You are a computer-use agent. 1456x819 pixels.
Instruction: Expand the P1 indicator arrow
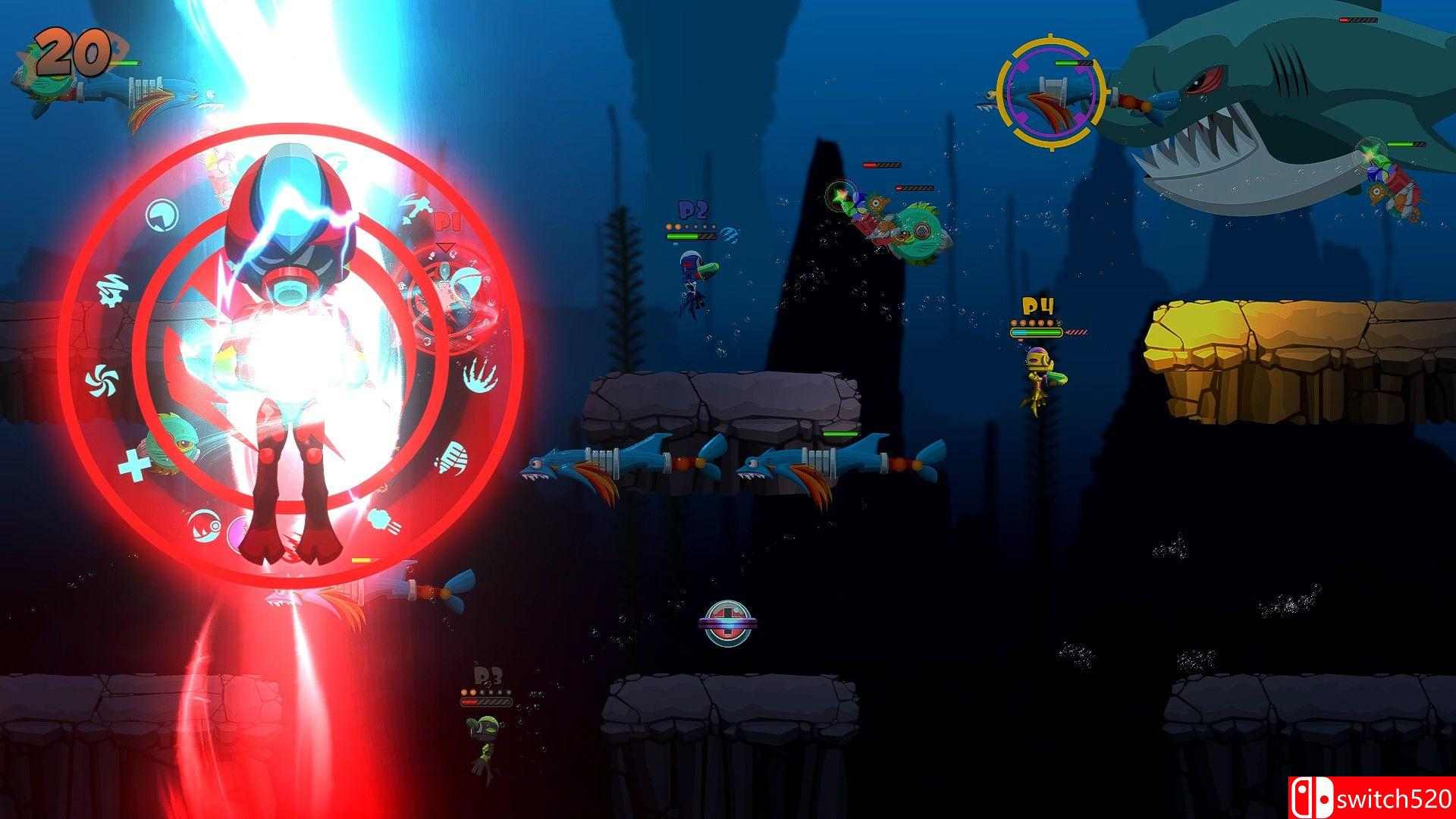point(445,248)
